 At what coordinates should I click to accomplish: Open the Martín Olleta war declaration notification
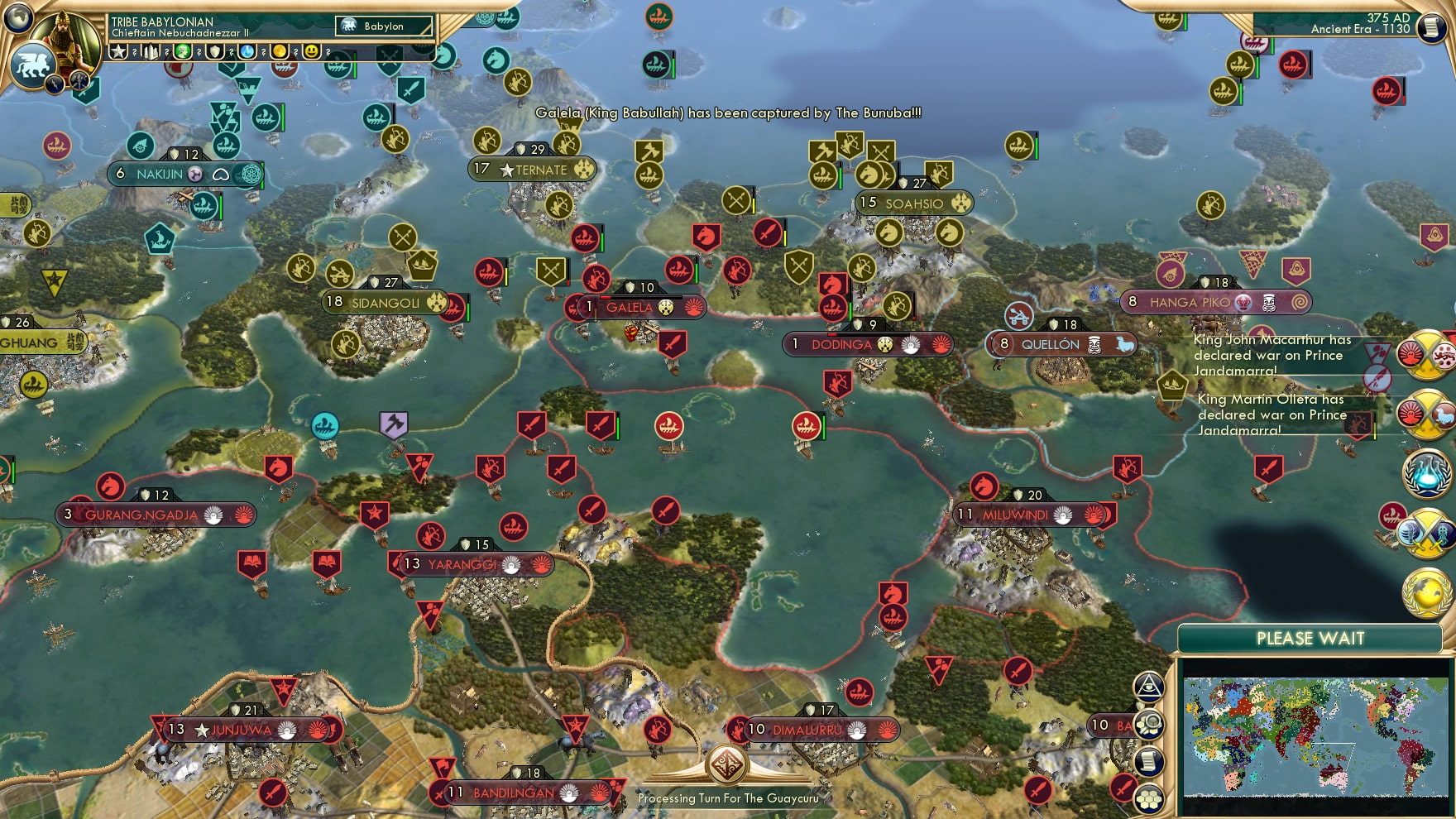[1425, 414]
